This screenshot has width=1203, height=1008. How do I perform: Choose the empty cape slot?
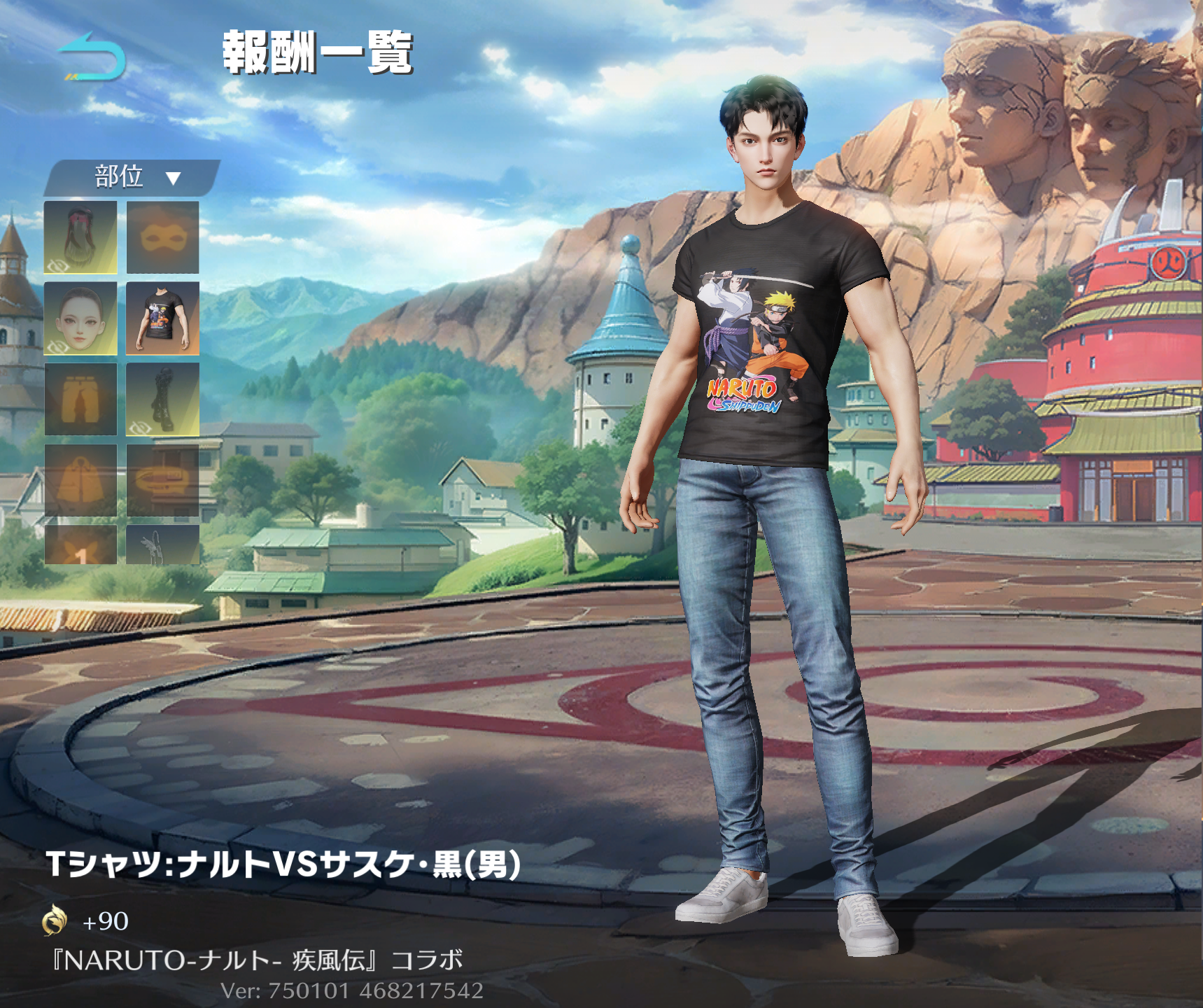click(80, 480)
